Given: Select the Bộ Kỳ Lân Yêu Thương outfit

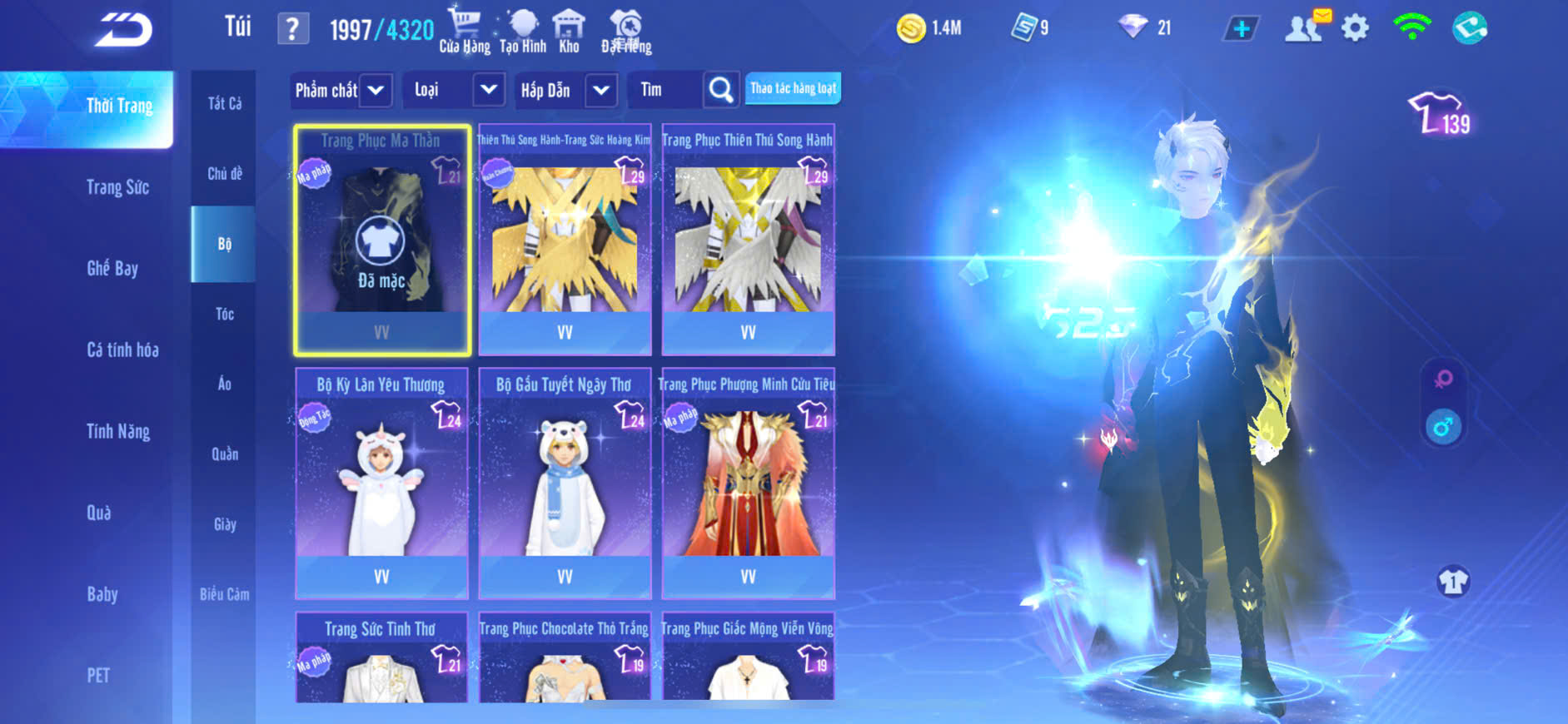Looking at the screenshot, I should point(381,483).
